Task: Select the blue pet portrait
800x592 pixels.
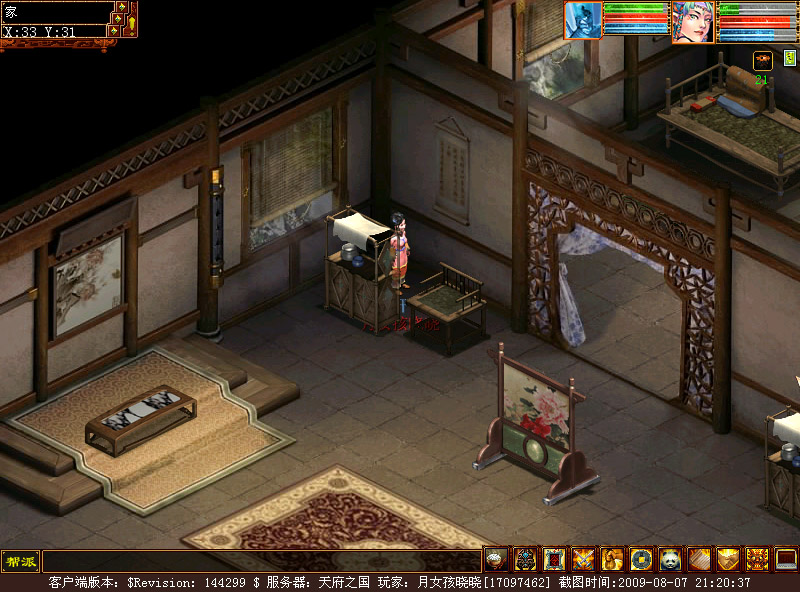Action: coord(583,20)
